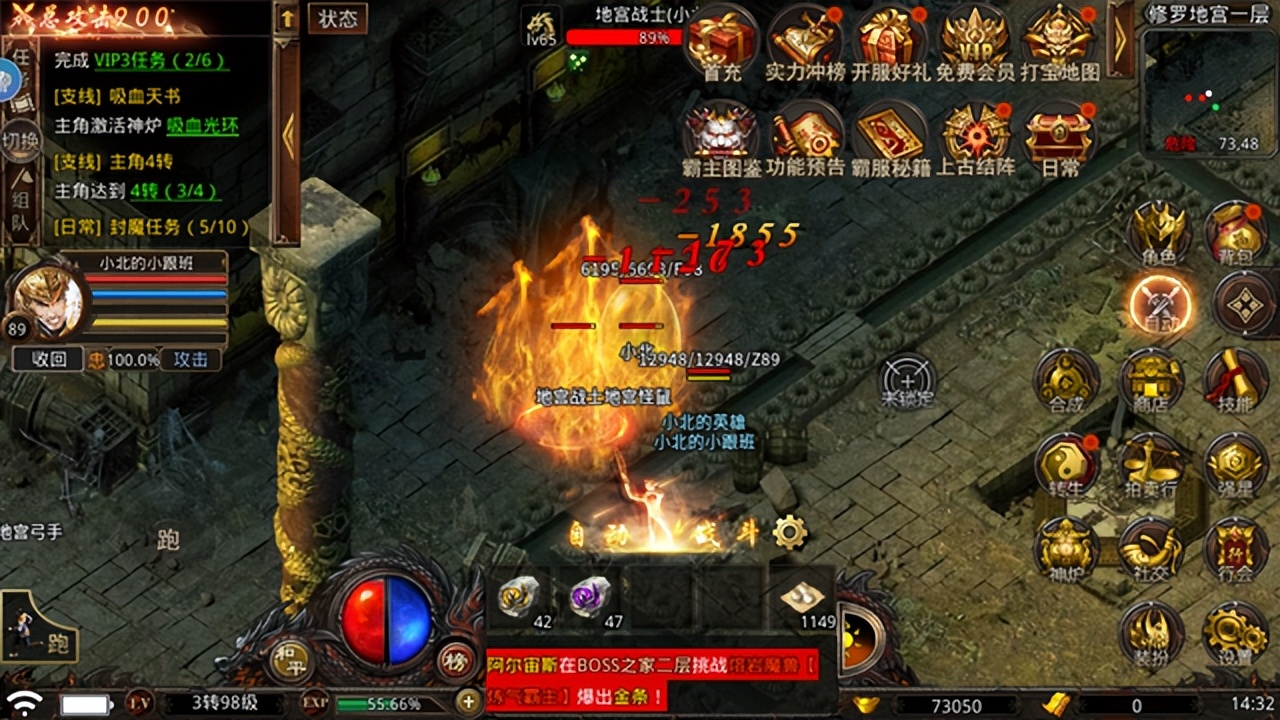
Task: Open the 角色 (character) panel
Action: point(1160,232)
